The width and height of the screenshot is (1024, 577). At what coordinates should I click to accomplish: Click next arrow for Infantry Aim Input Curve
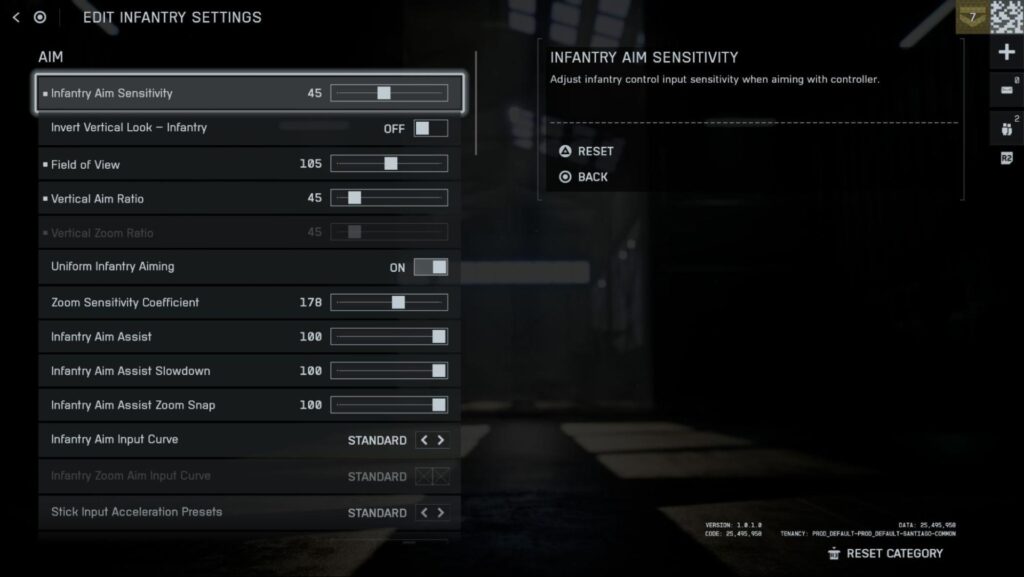tap(441, 440)
